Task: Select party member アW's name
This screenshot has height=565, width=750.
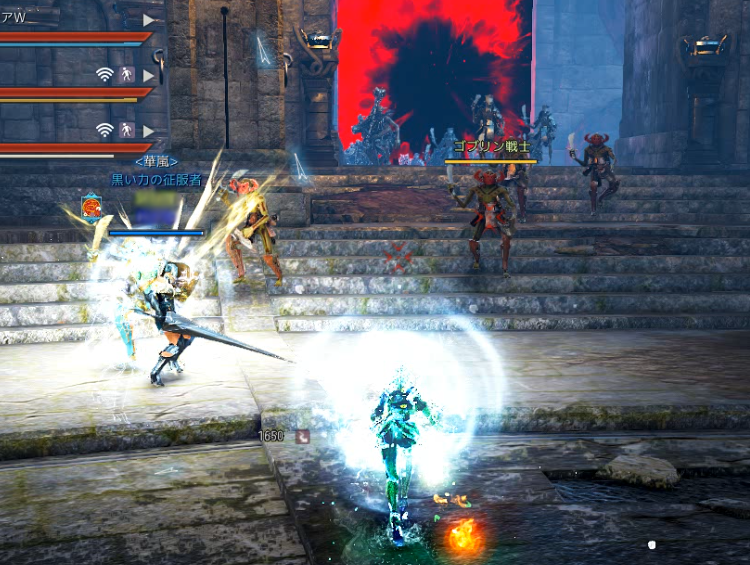Action: (12, 17)
